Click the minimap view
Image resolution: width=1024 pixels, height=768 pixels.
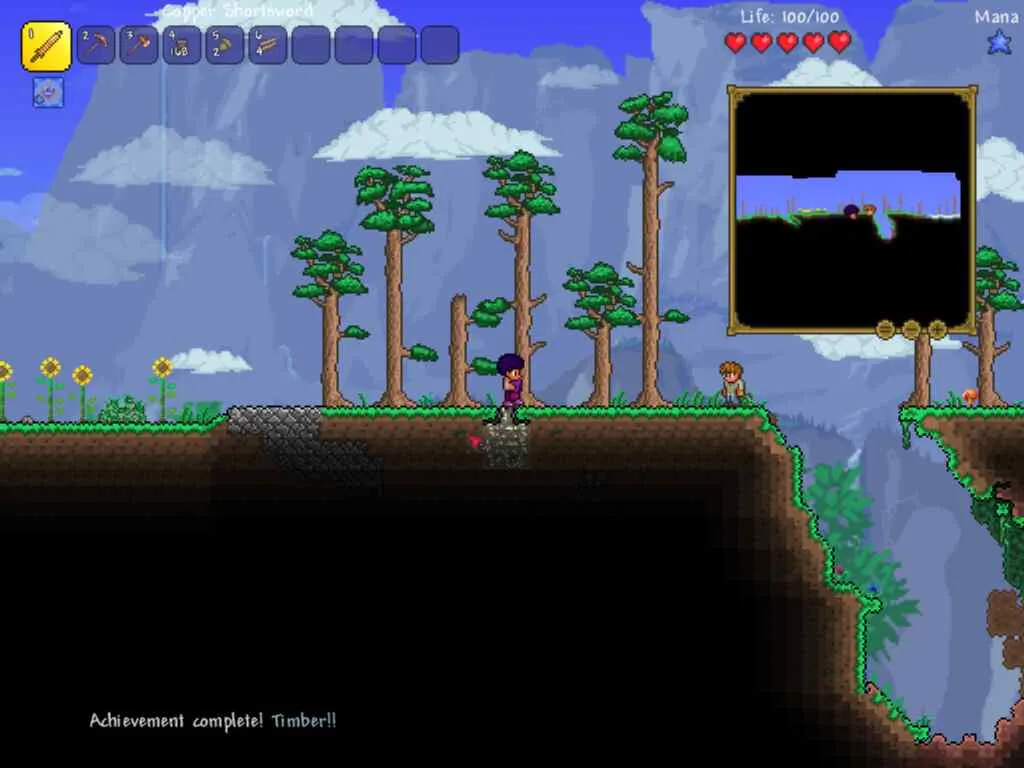click(x=852, y=209)
